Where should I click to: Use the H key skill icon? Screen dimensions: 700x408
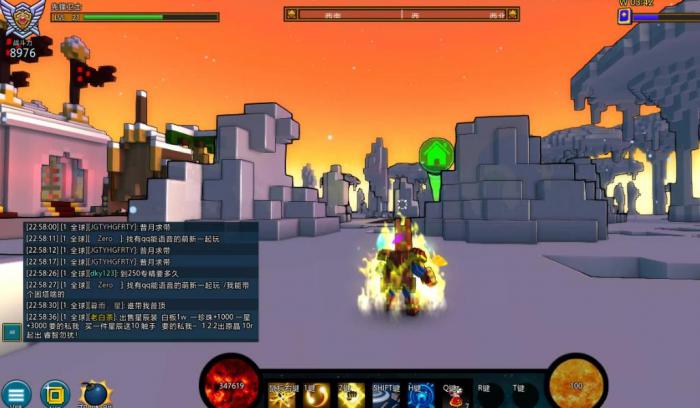(x=420, y=396)
